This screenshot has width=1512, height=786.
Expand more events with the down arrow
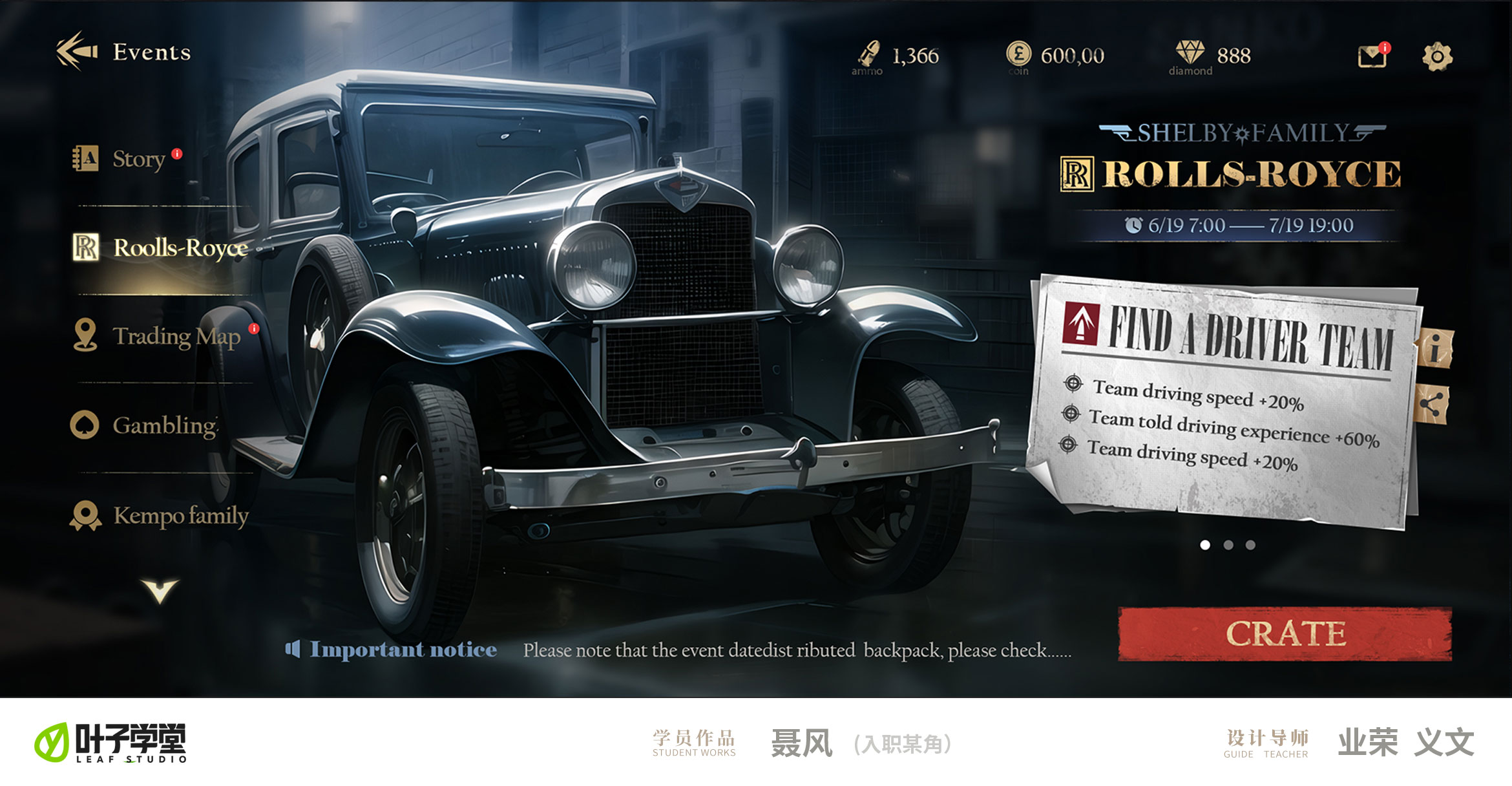160,591
